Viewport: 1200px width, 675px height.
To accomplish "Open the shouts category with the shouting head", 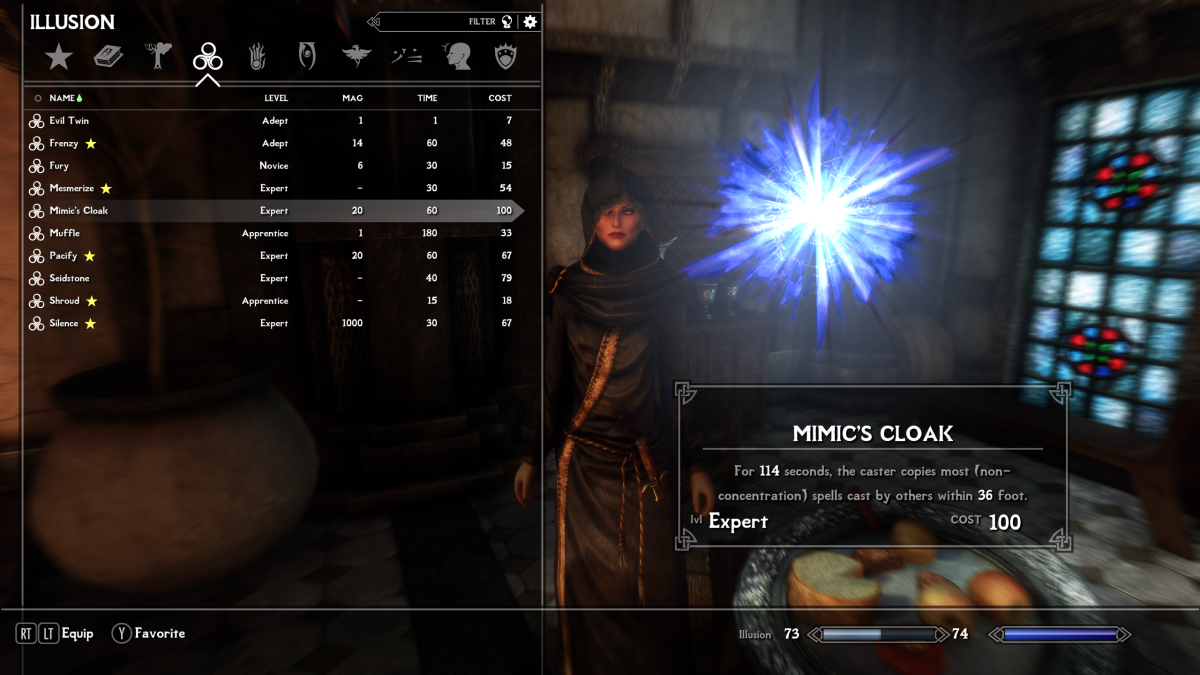I will coord(456,57).
